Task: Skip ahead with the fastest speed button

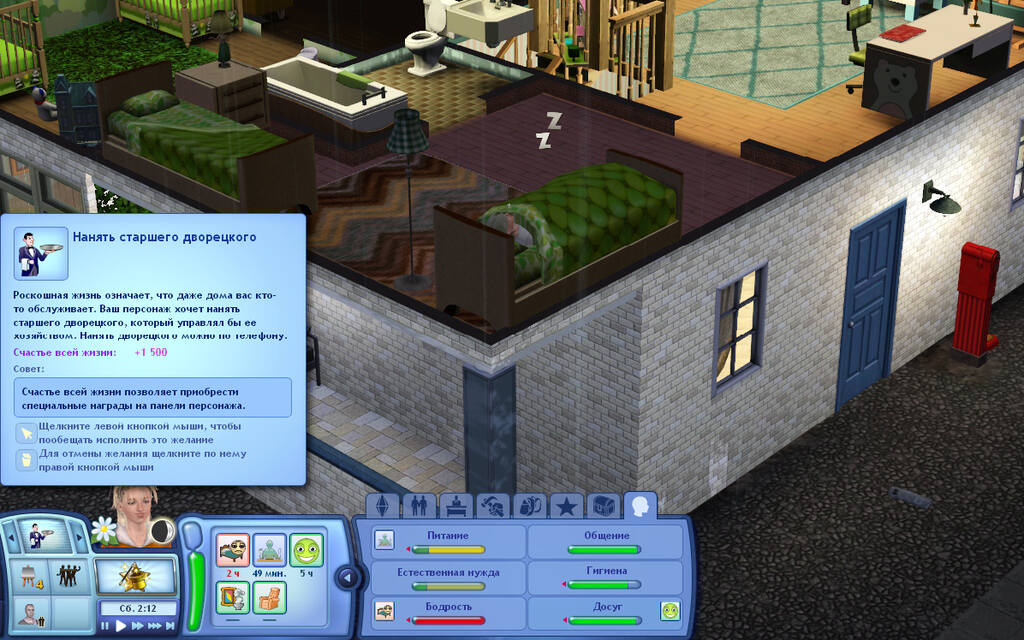Action: click(x=172, y=626)
